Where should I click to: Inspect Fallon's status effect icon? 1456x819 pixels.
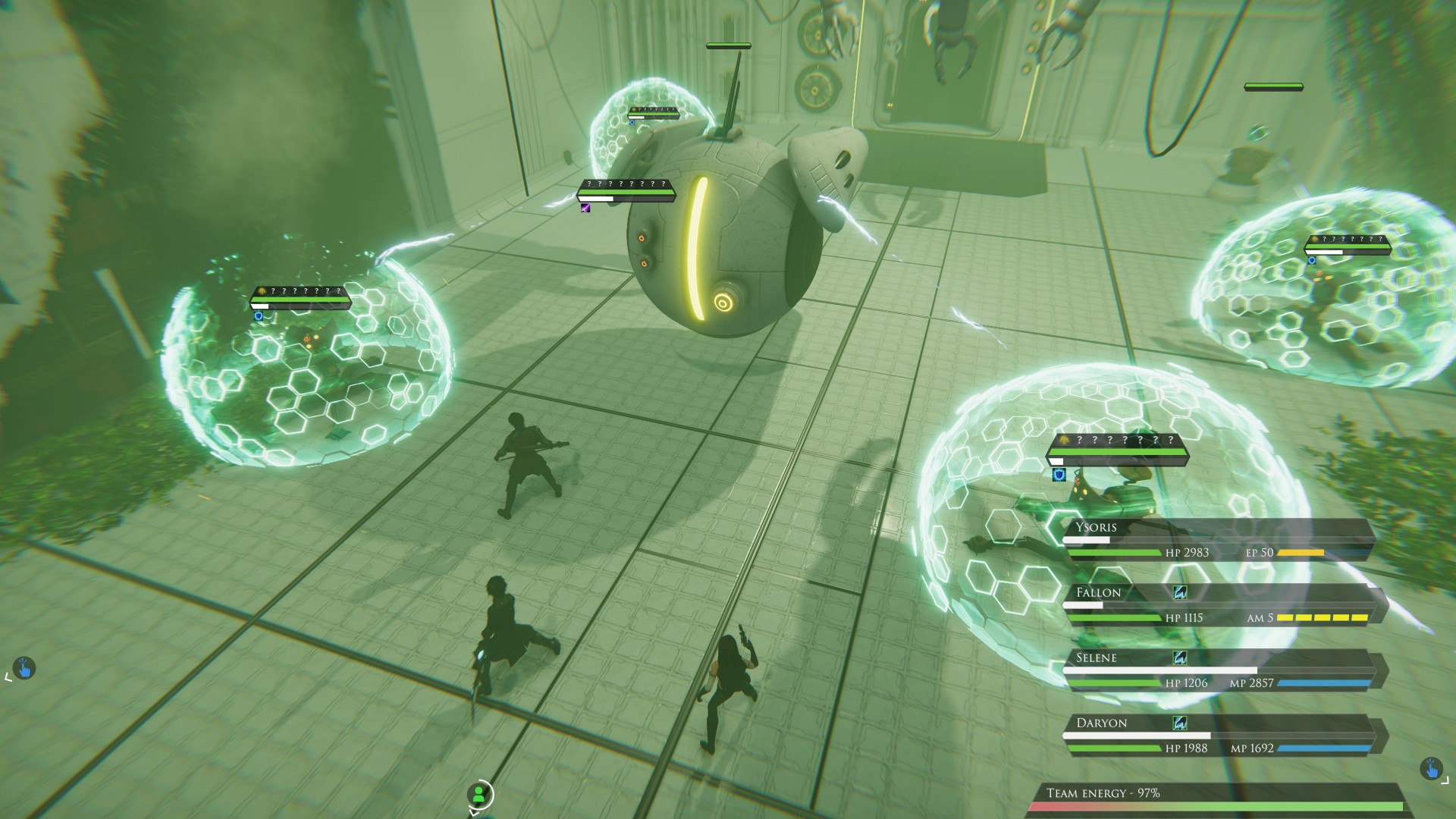coord(1179,592)
